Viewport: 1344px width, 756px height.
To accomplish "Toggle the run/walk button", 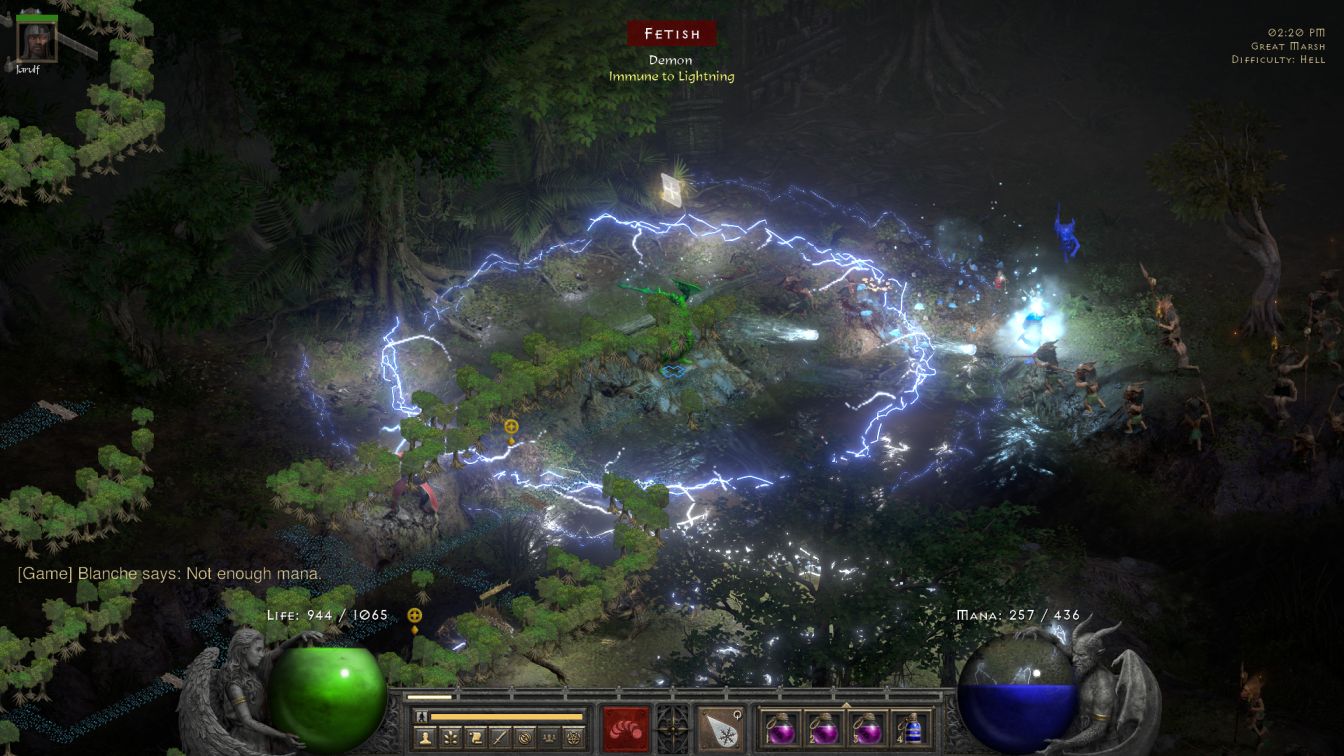I will click(x=421, y=716).
